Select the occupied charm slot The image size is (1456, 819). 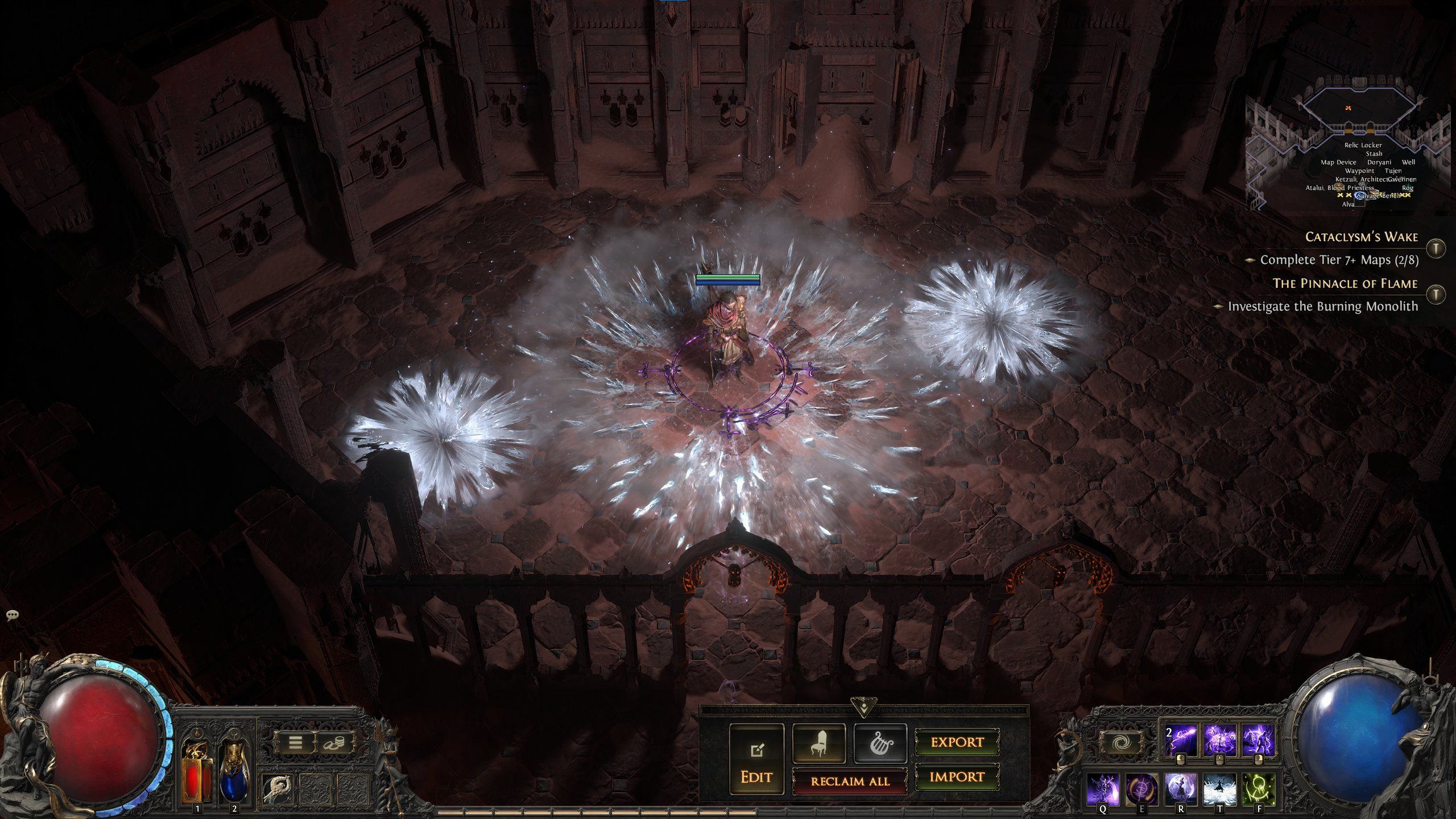(x=278, y=789)
